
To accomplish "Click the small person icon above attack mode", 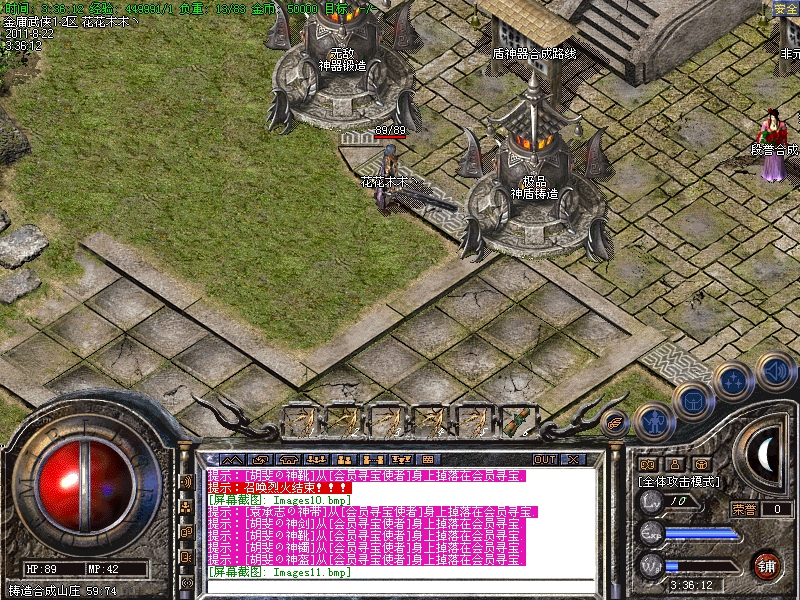I will tap(674, 464).
